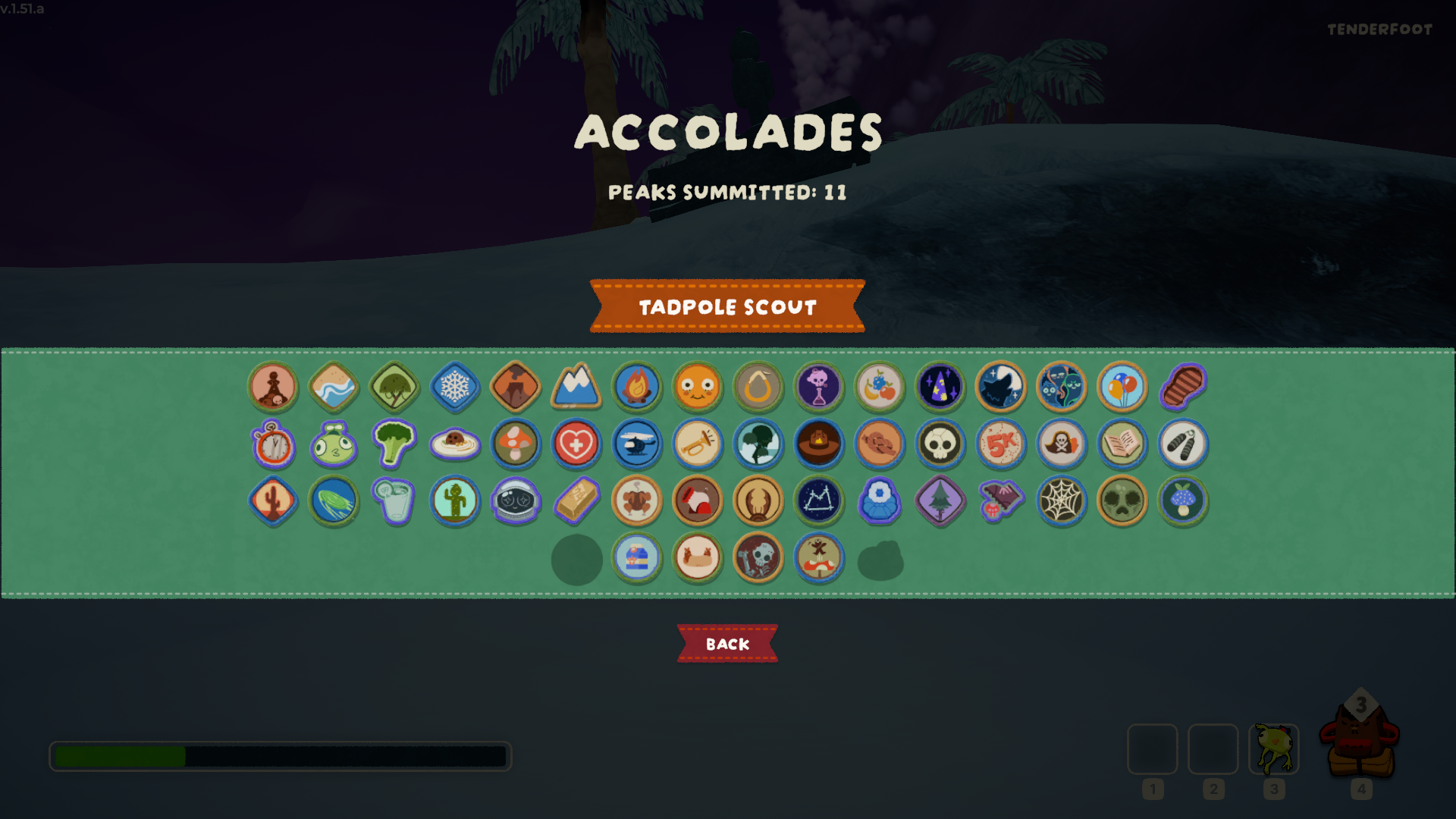Viewport: 1456px width, 819px height.
Task: Pick the wizard hat badge
Action: [x=940, y=387]
